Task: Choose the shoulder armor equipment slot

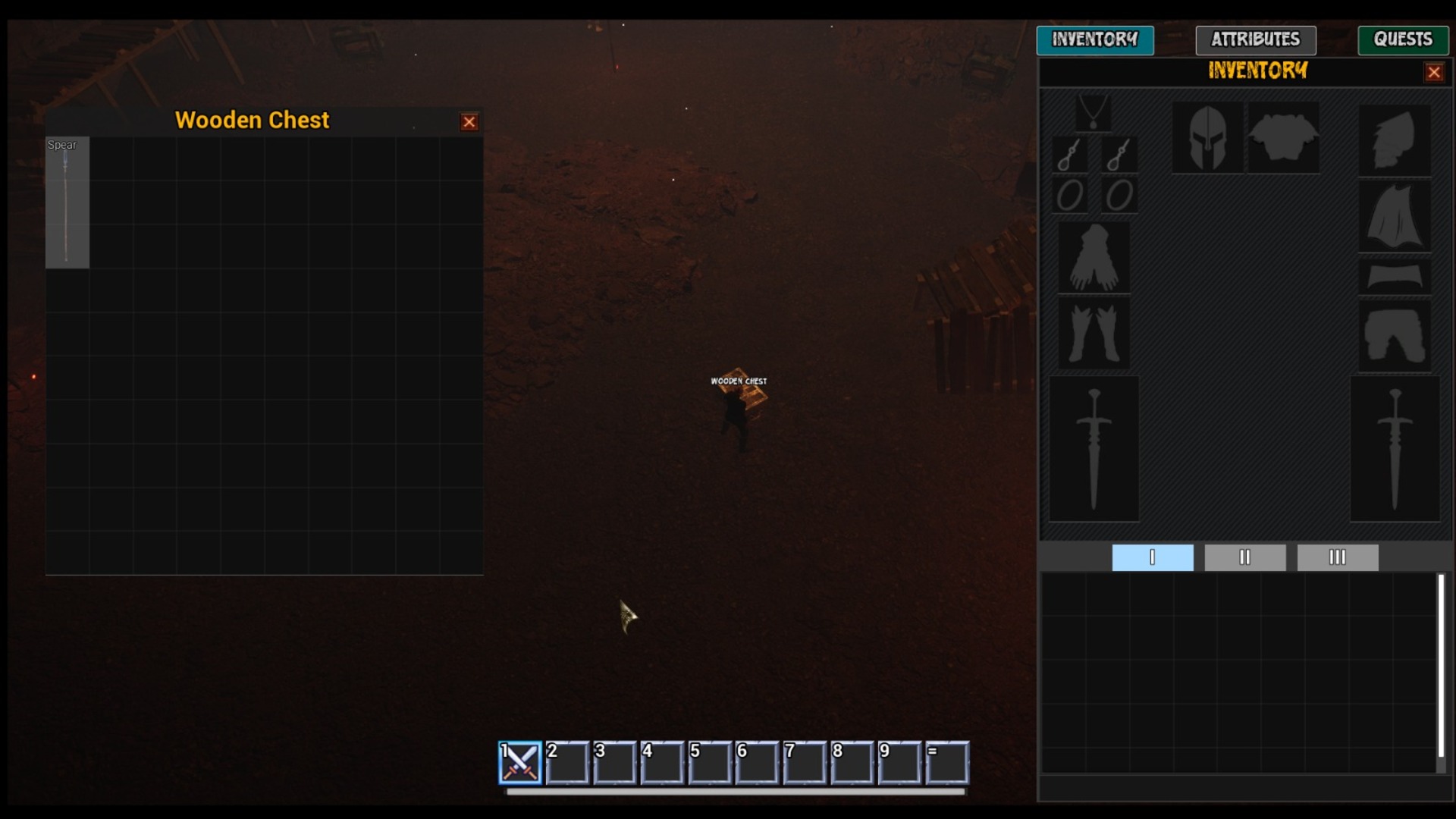Action: pyautogui.click(x=1394, y=140)
